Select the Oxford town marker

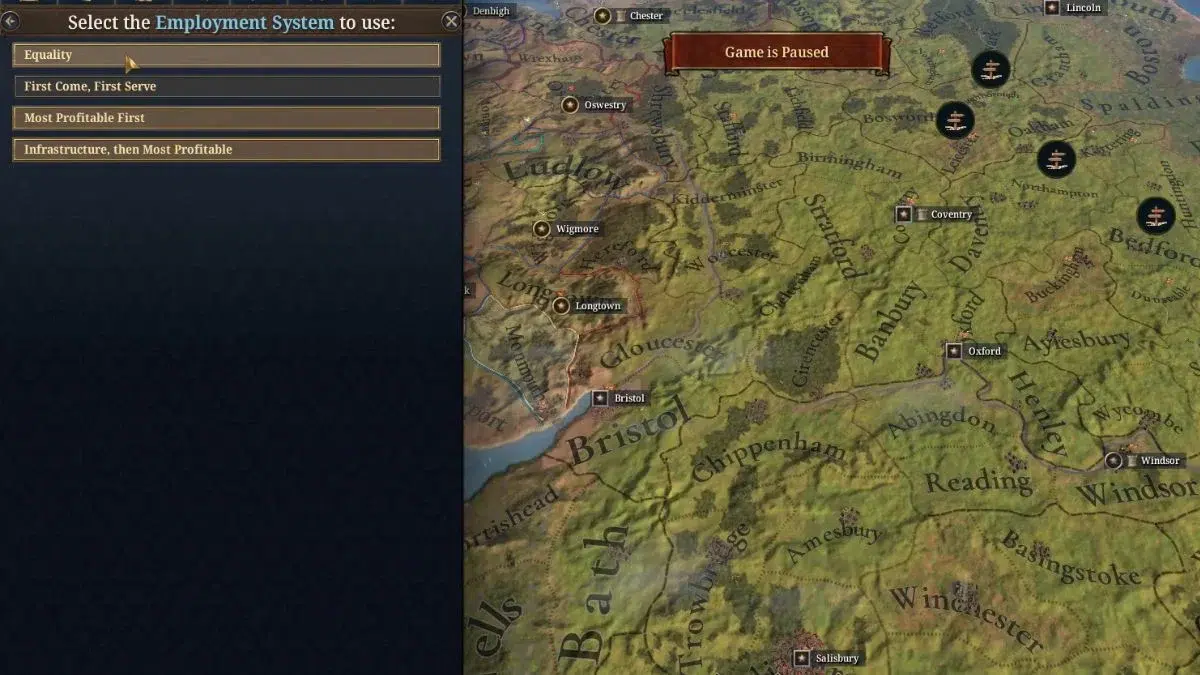(x=955, y=351)
